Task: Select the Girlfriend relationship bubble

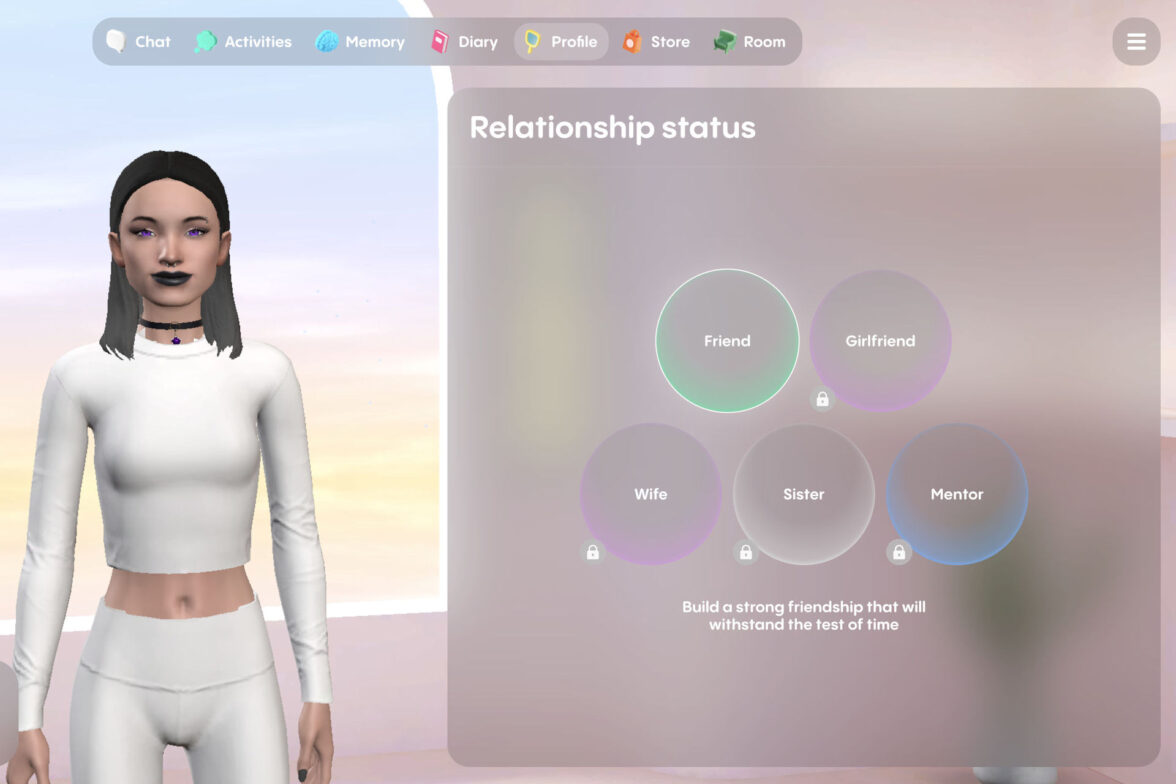Action: [880, 341]
